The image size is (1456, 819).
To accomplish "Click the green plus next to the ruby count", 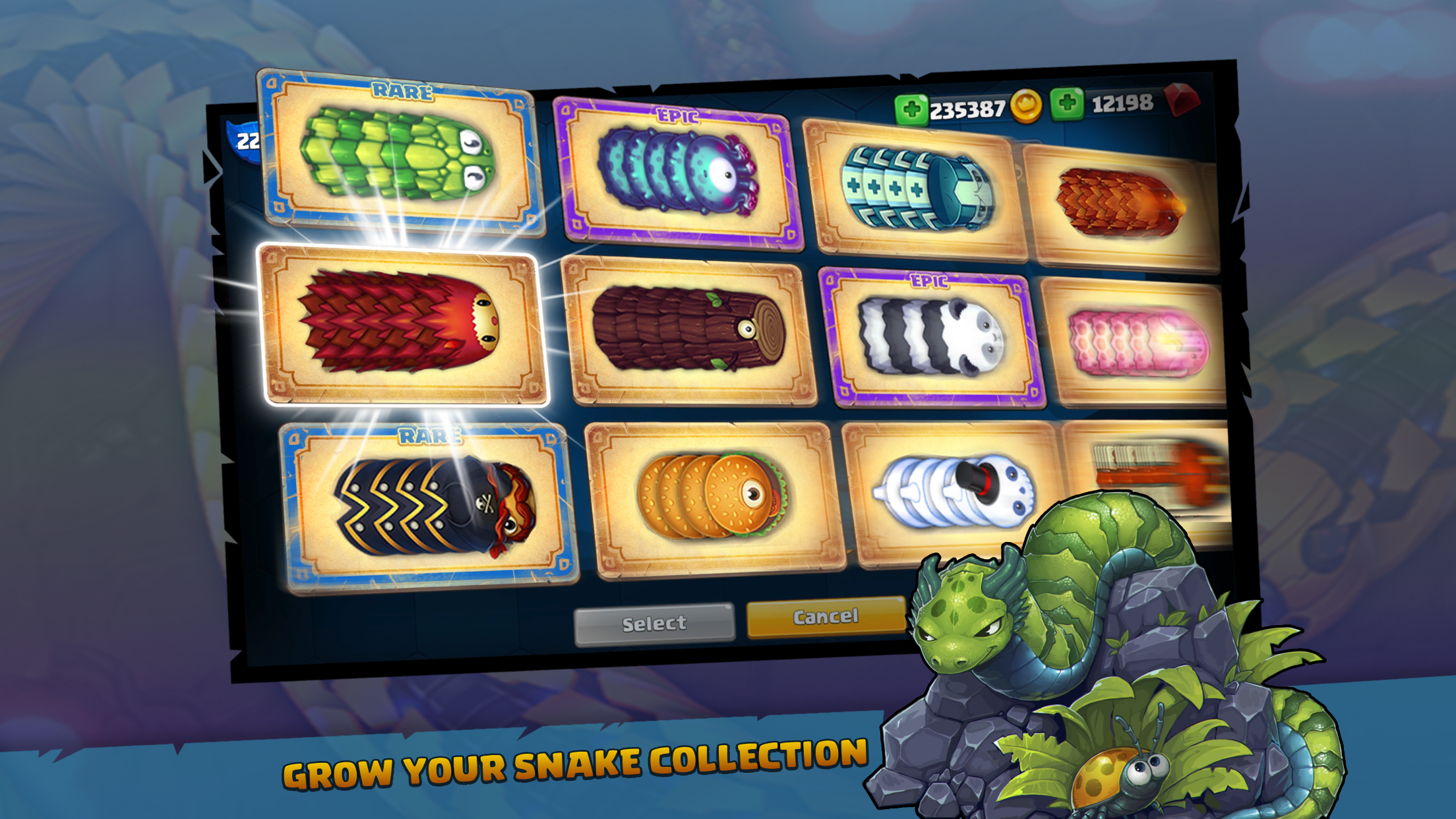I will tap(1066, 106).
